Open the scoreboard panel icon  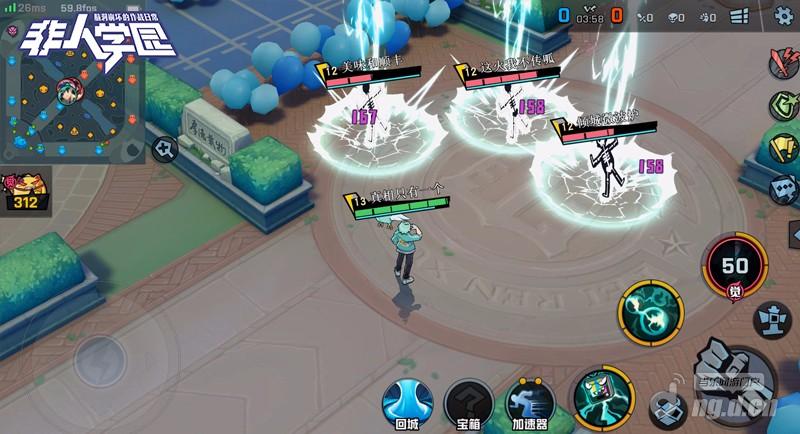[739, 17]
